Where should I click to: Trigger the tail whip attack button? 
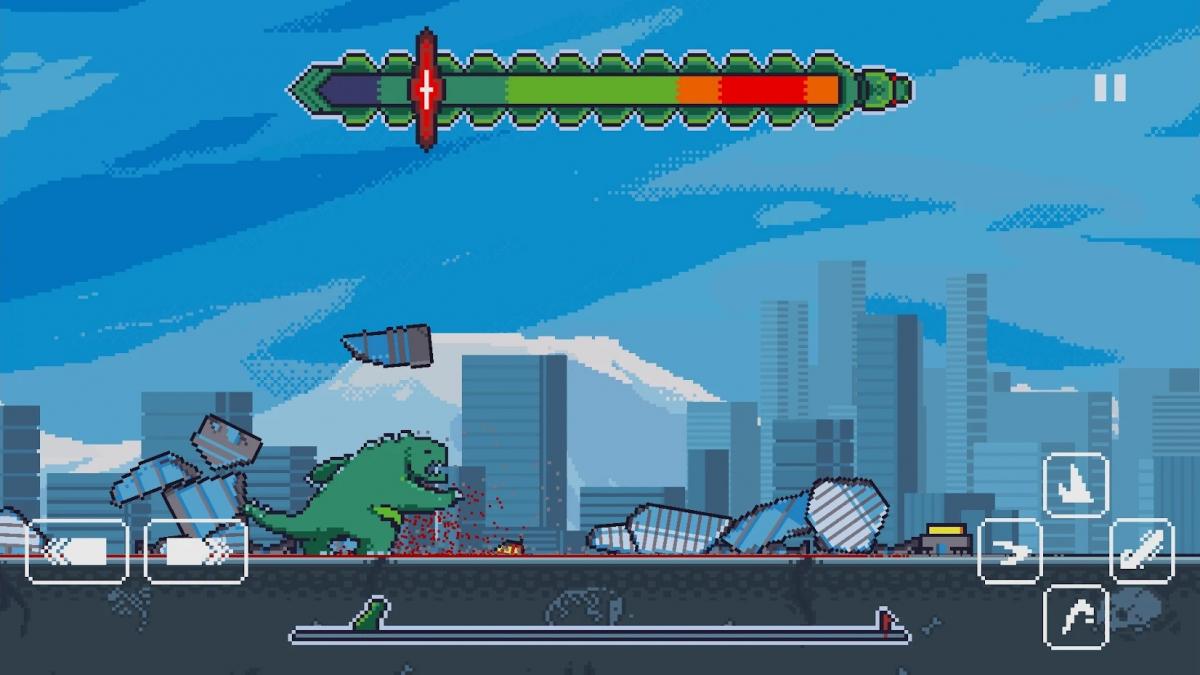(x=1142, y=551)
